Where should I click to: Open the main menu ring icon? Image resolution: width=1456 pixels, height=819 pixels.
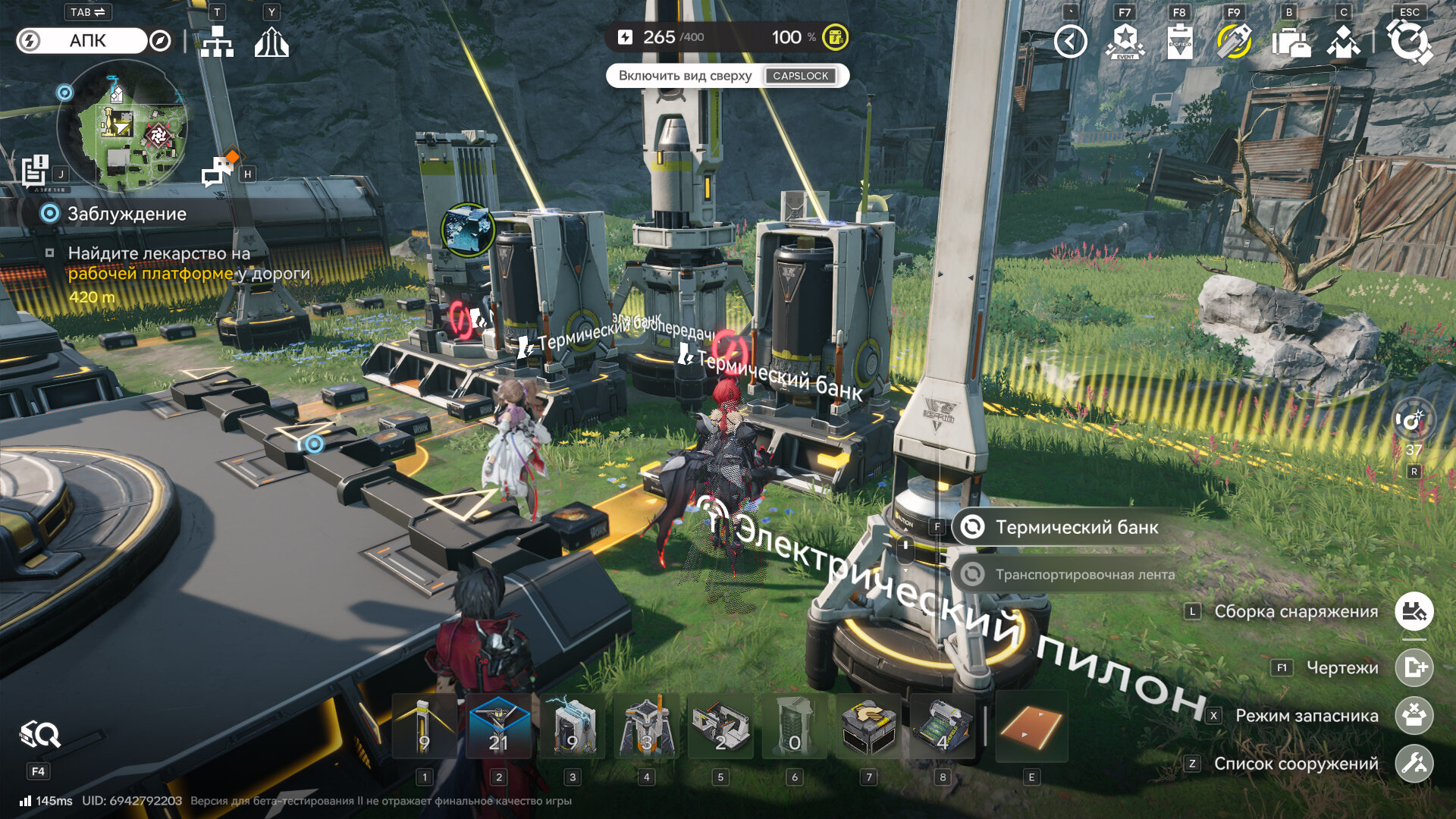[x=1409, y=41]
